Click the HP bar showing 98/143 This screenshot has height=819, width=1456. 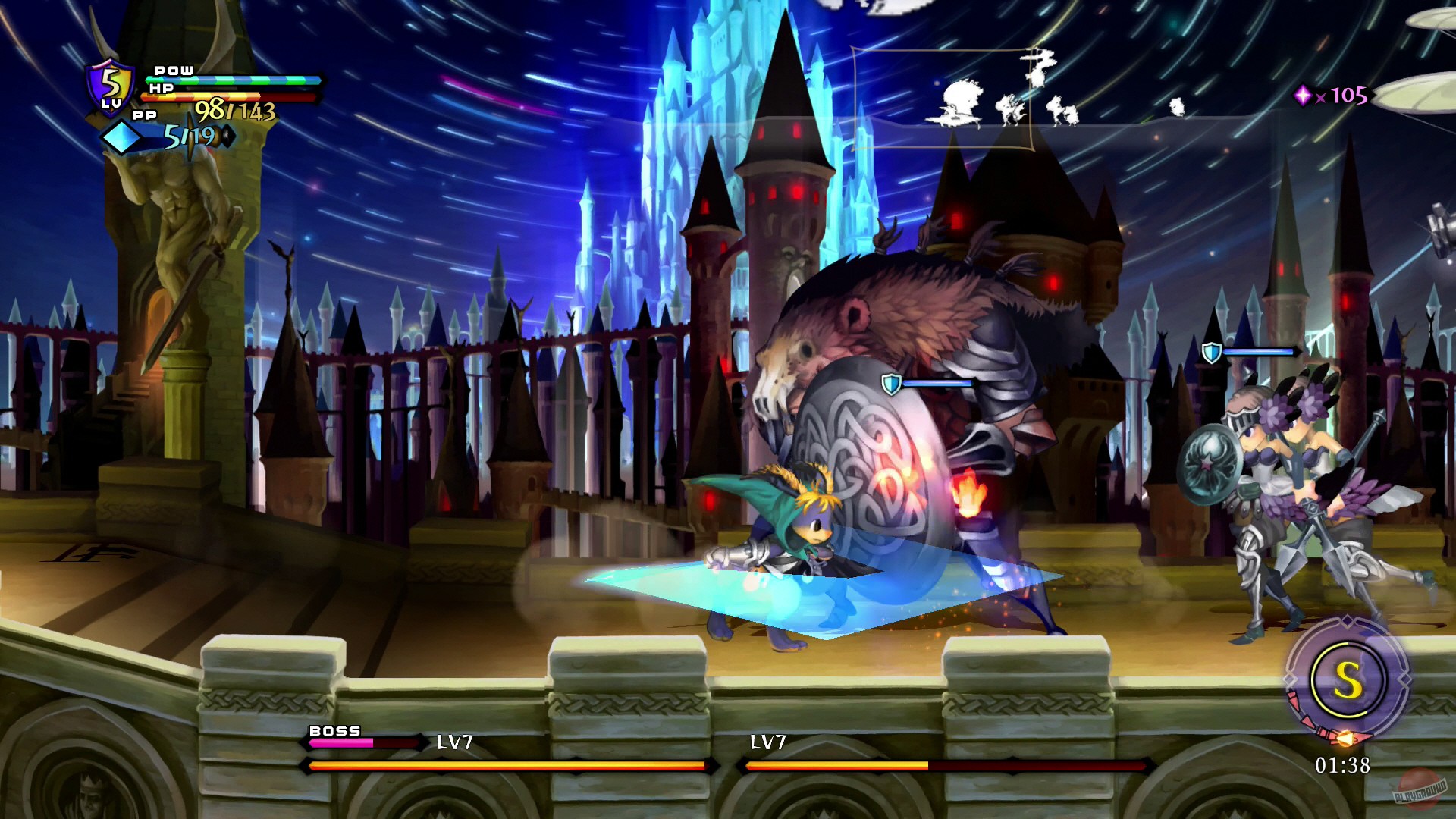click(227, 96)
